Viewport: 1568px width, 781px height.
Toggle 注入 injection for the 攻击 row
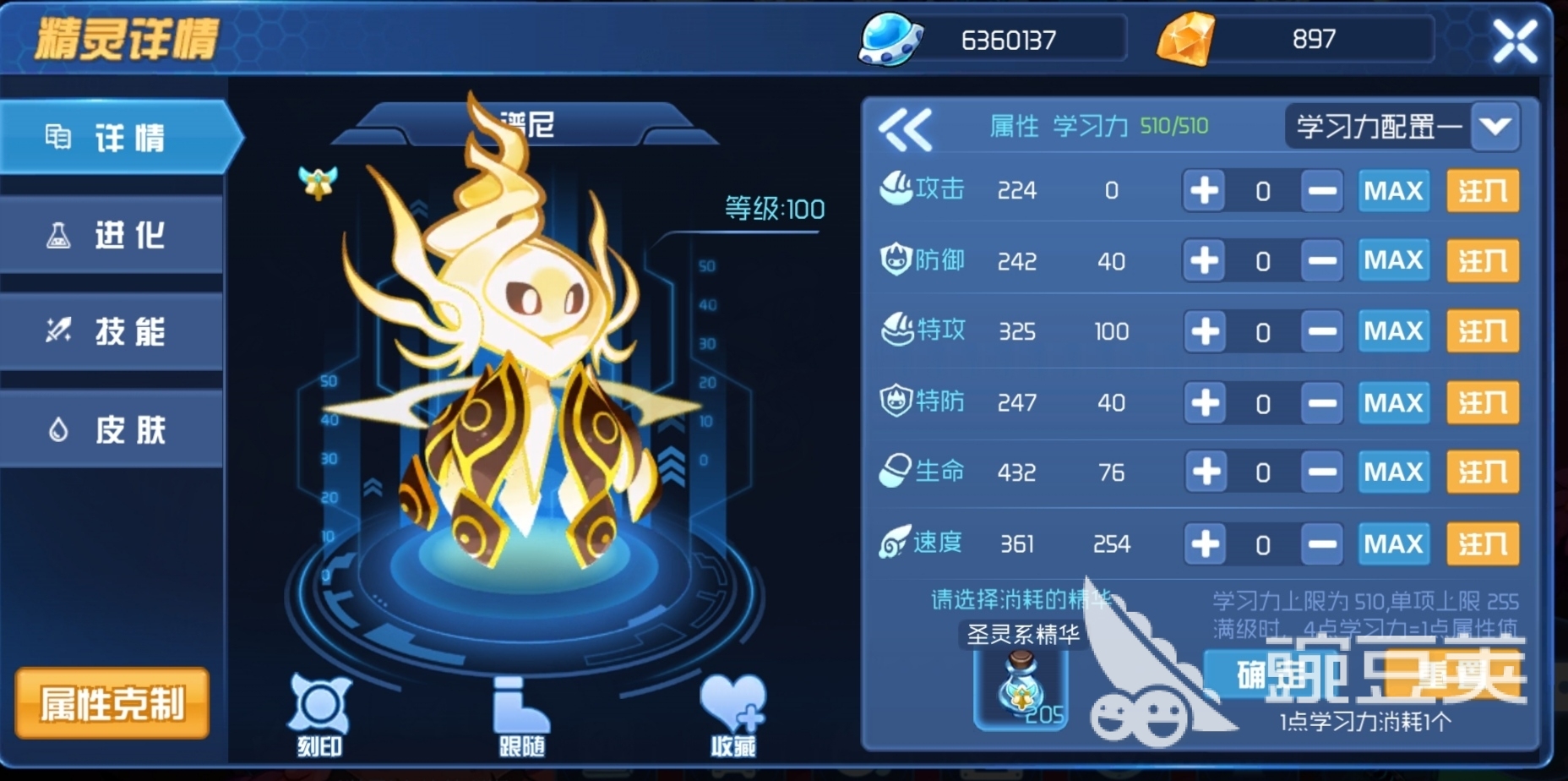click(1483, 191)
